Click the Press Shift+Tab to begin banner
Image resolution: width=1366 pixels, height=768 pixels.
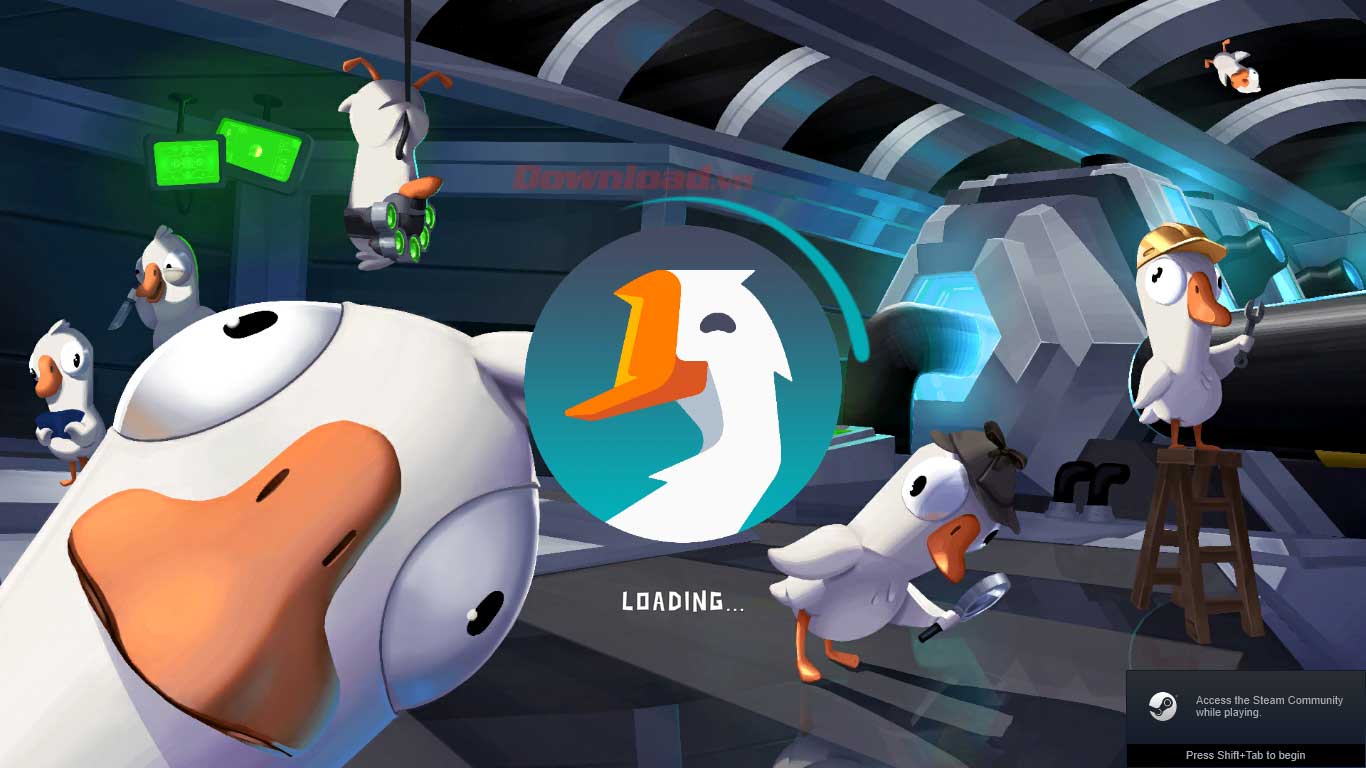(x=1245, y=755)
